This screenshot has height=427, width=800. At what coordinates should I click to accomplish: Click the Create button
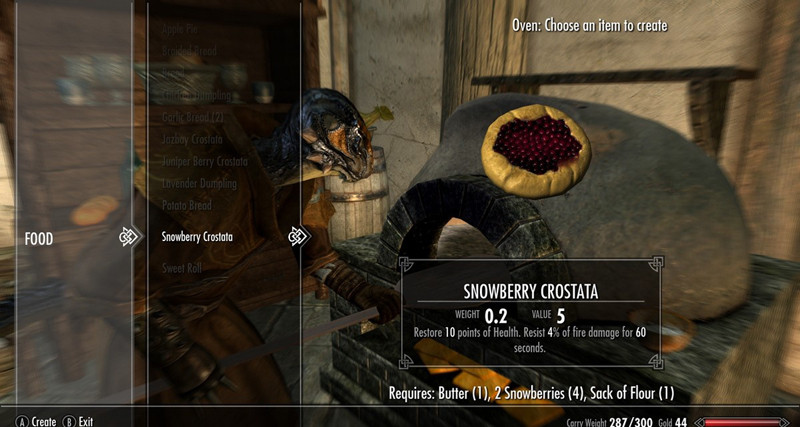tap(36, 421)
